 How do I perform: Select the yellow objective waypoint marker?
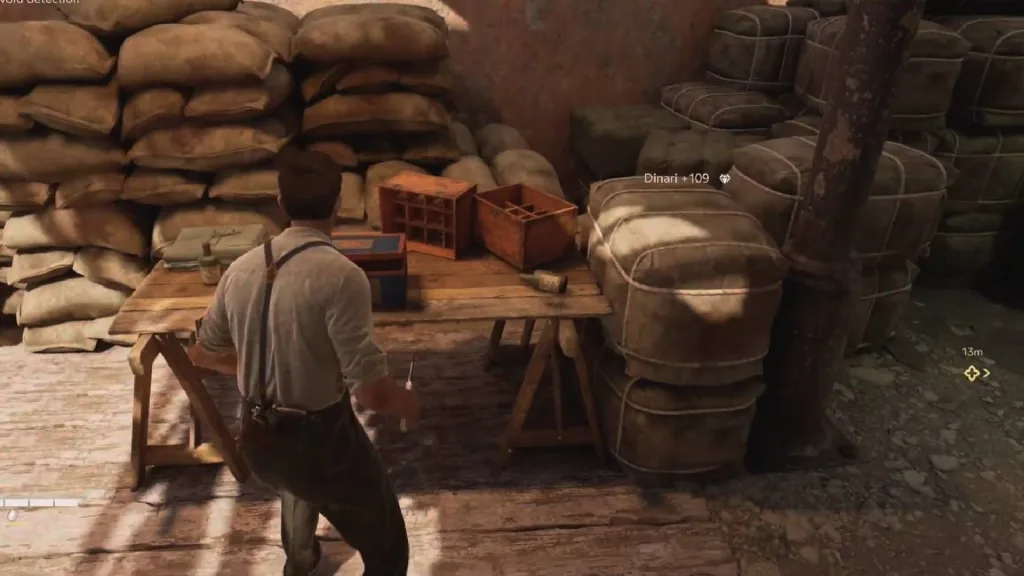[x=971, y=373]
